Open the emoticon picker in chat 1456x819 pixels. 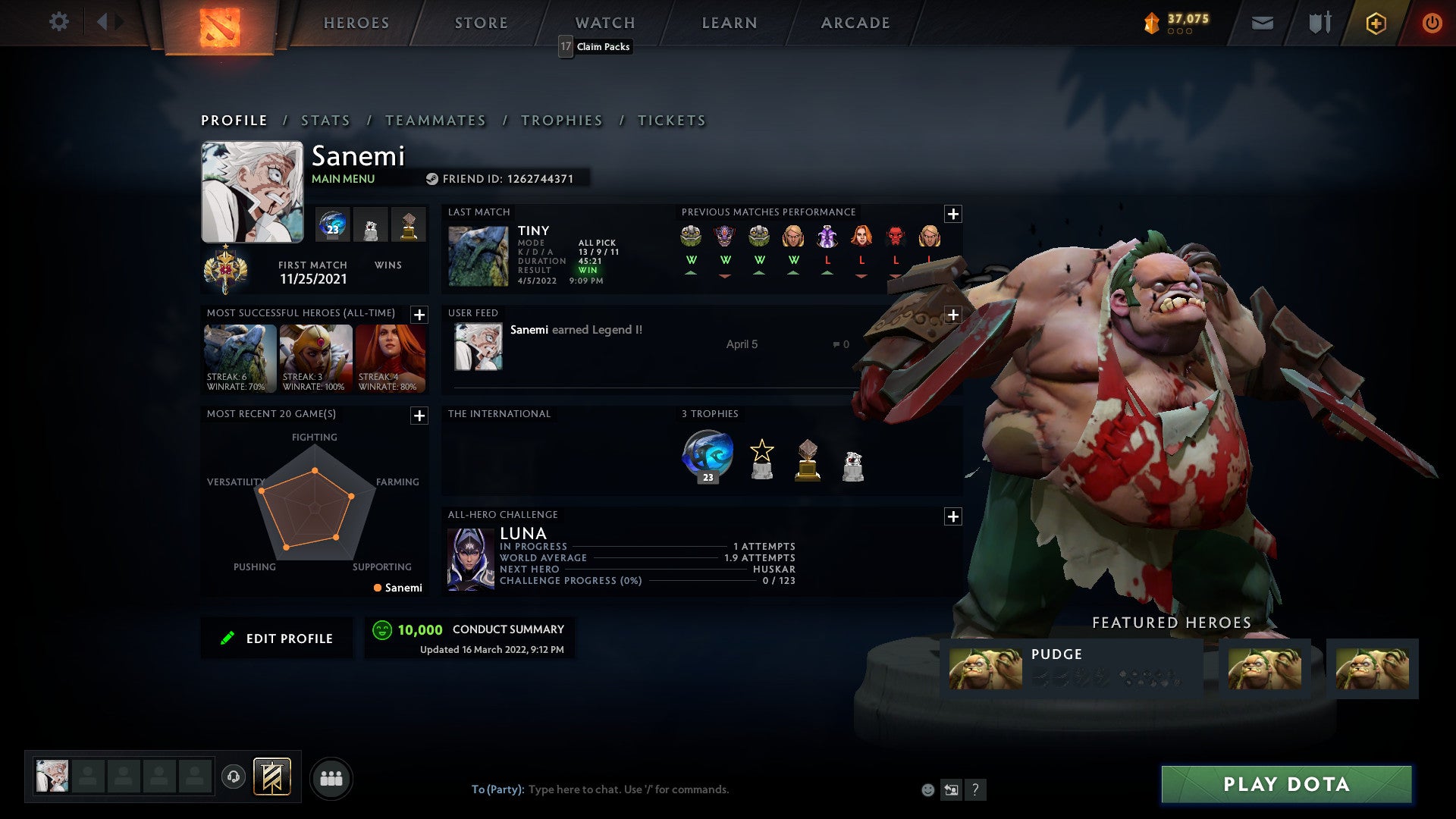927,789
